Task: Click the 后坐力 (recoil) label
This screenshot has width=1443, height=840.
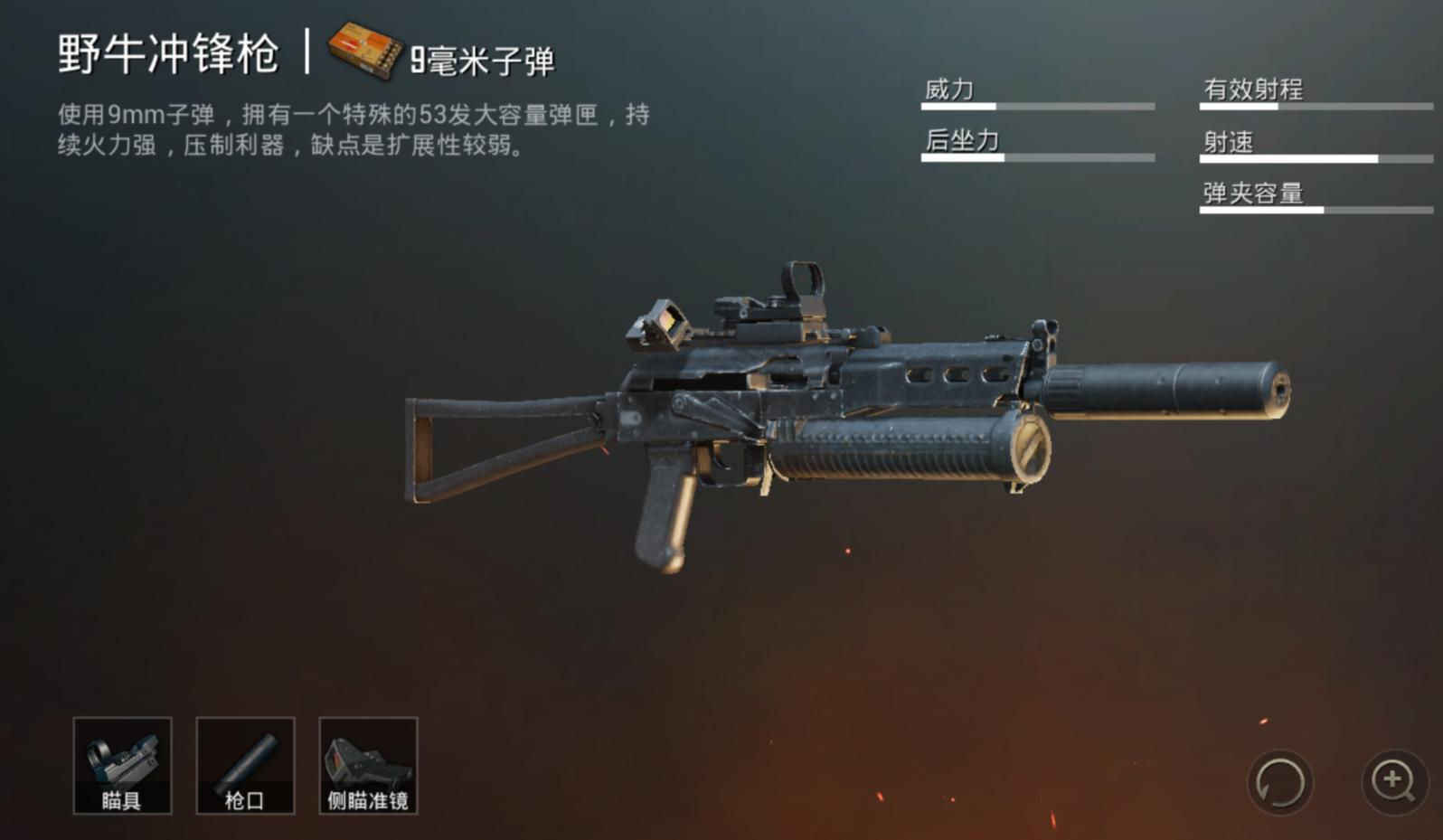Action: 960,143
